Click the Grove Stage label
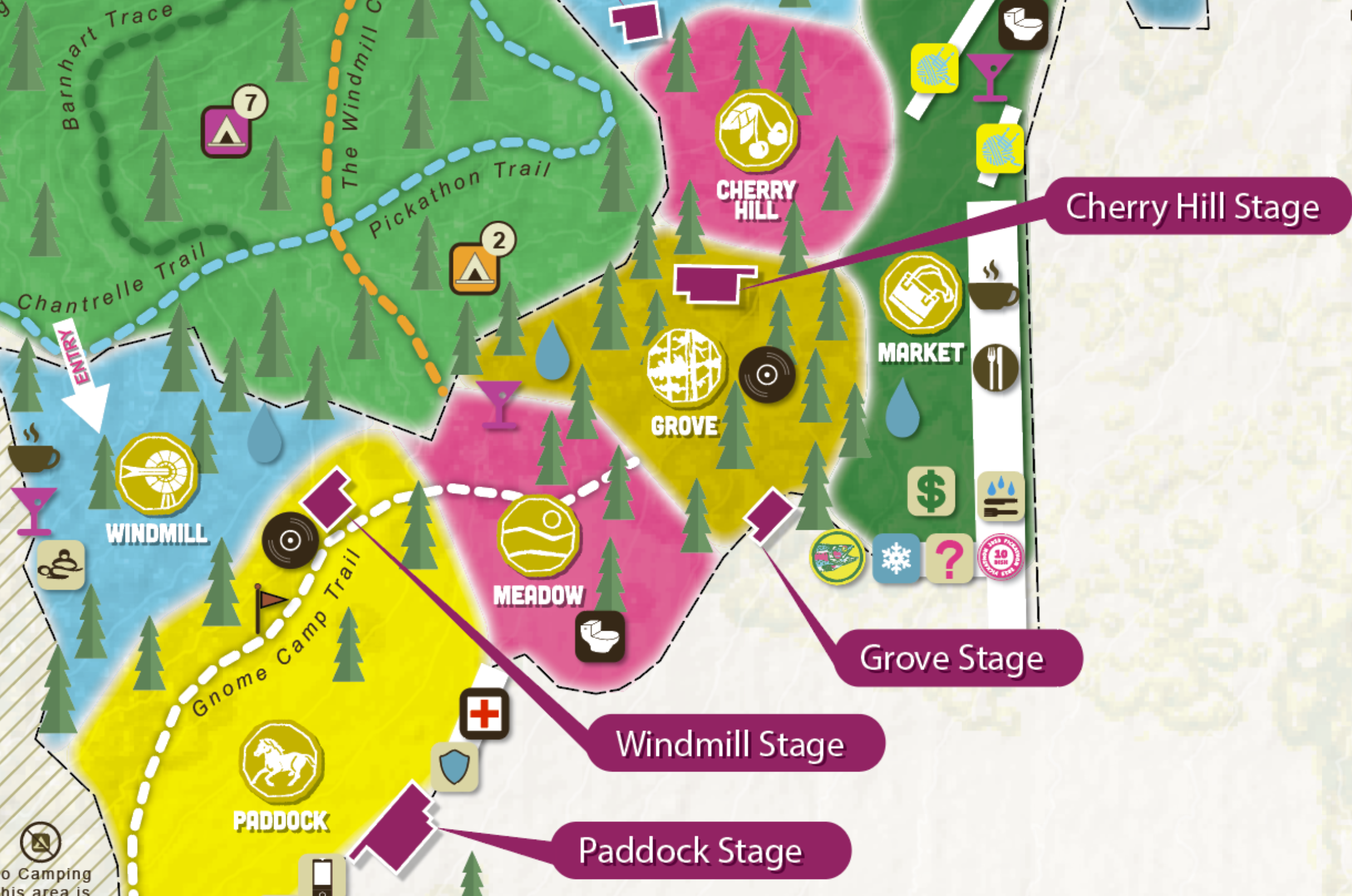 952,658
